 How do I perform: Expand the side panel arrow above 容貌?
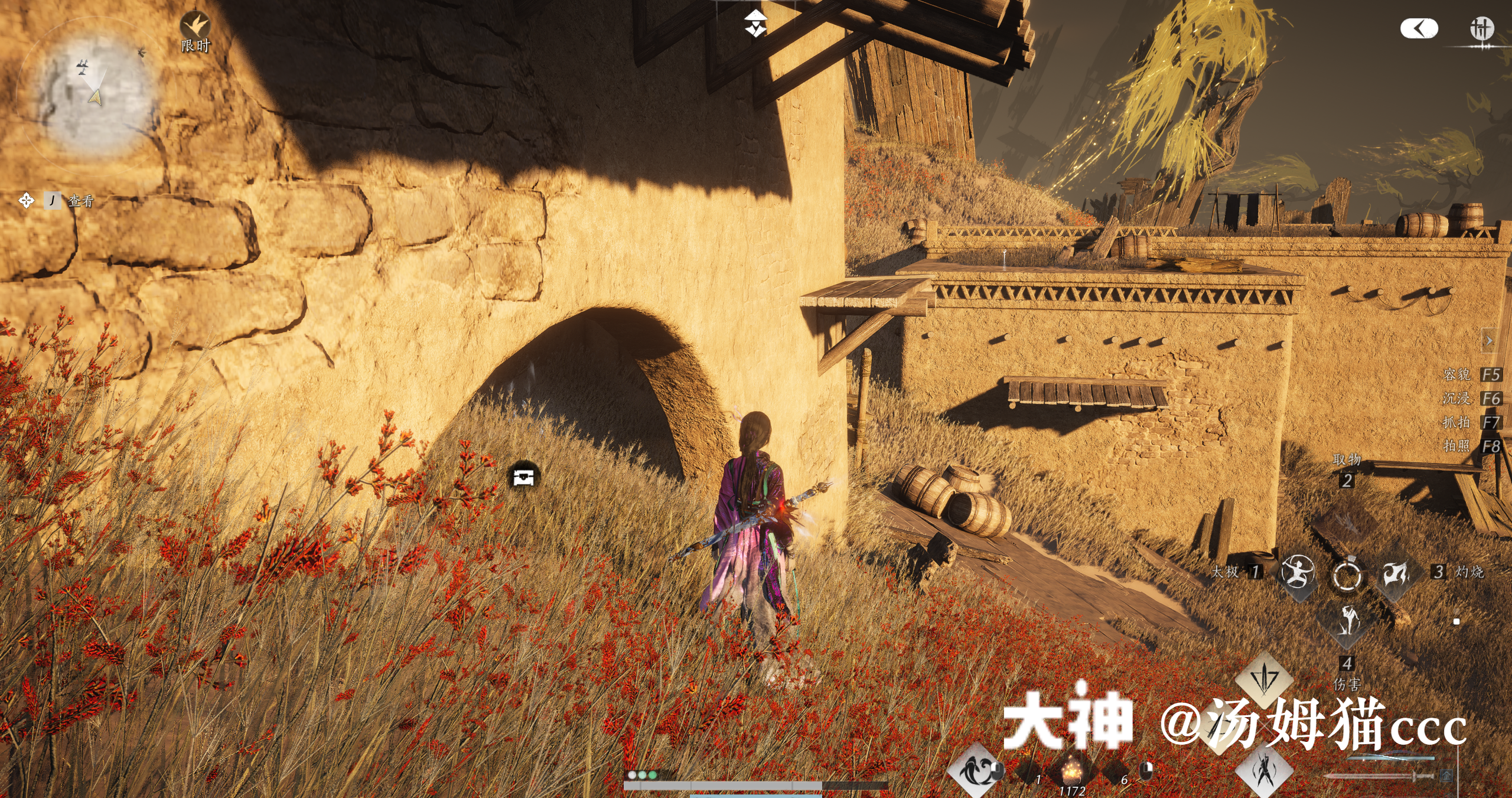[x=1489, y=341]
